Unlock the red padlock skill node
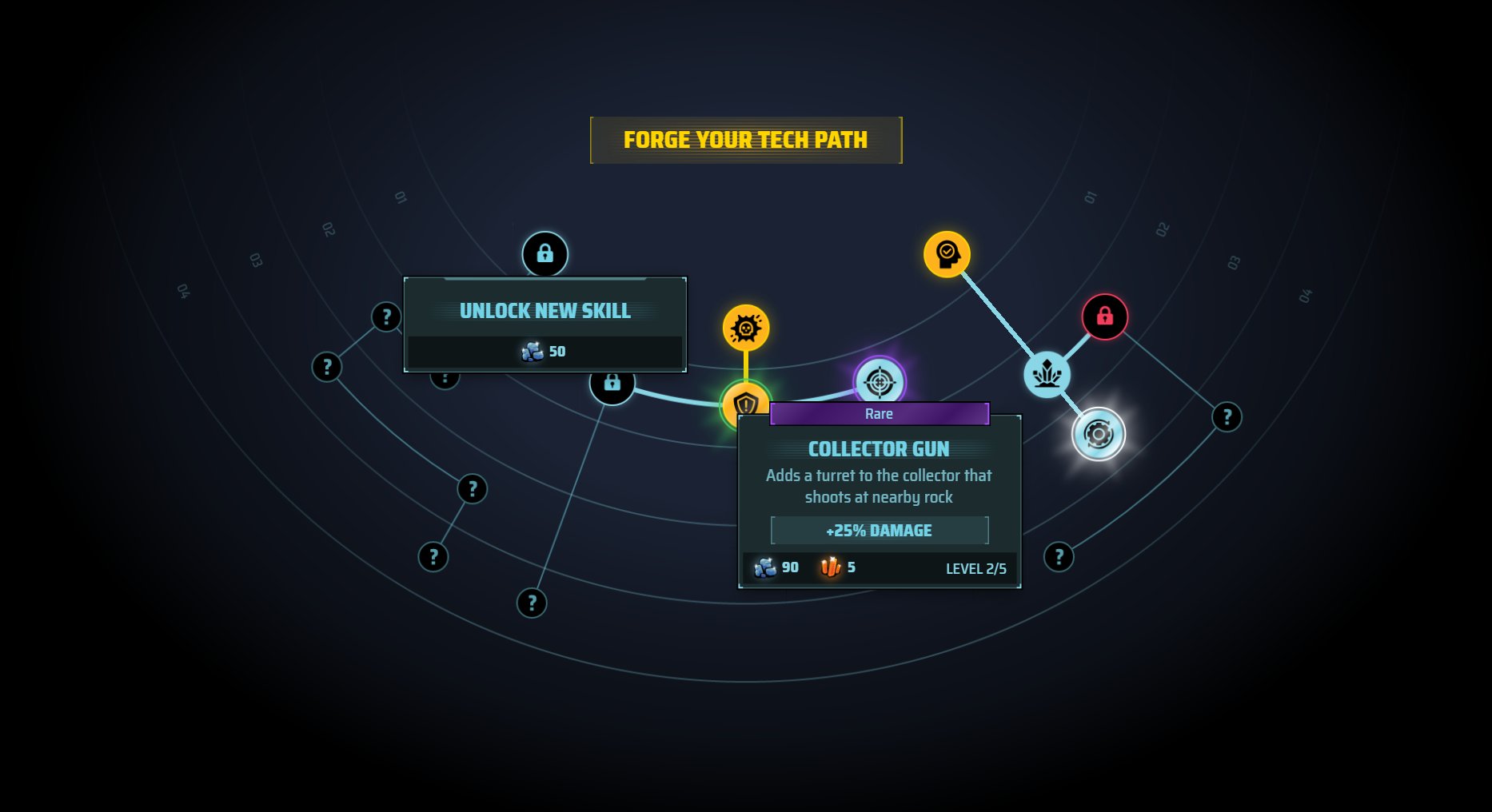The image size is (1492, 812). pyautogui.click(x=1104, y=316)
